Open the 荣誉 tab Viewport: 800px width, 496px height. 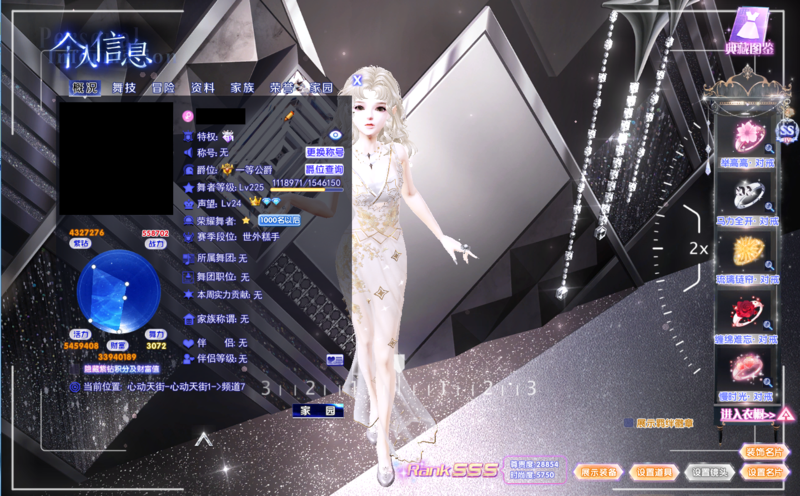point(281,88)
